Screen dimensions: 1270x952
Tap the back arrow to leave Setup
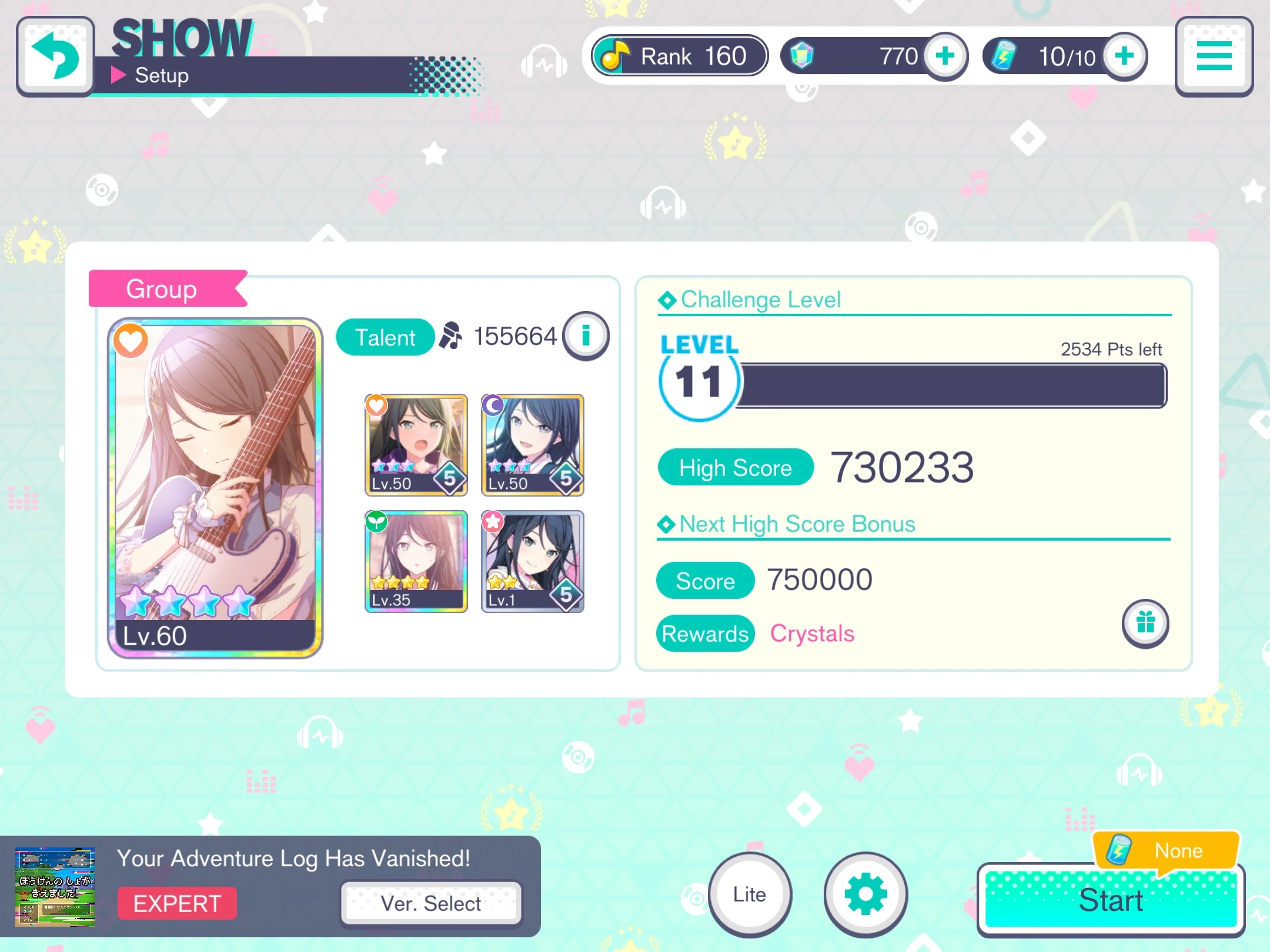coord(55,56)
